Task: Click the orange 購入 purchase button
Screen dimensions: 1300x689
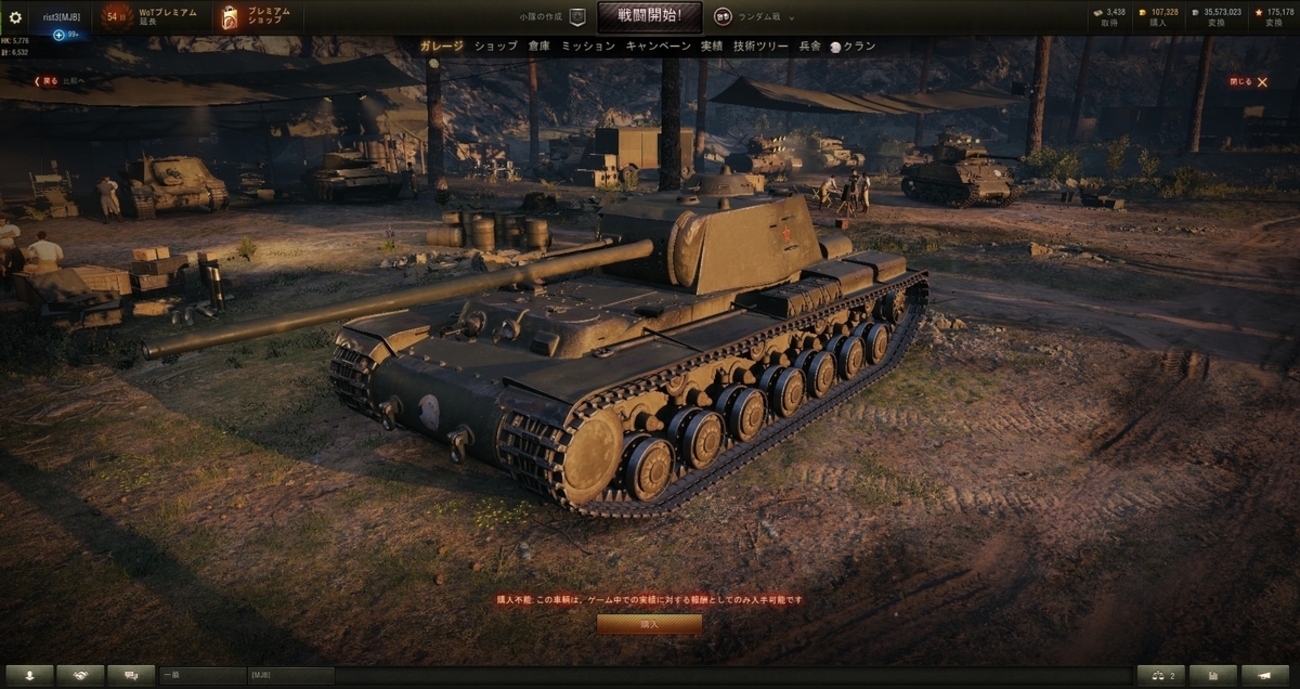Action: pos(649,624)
